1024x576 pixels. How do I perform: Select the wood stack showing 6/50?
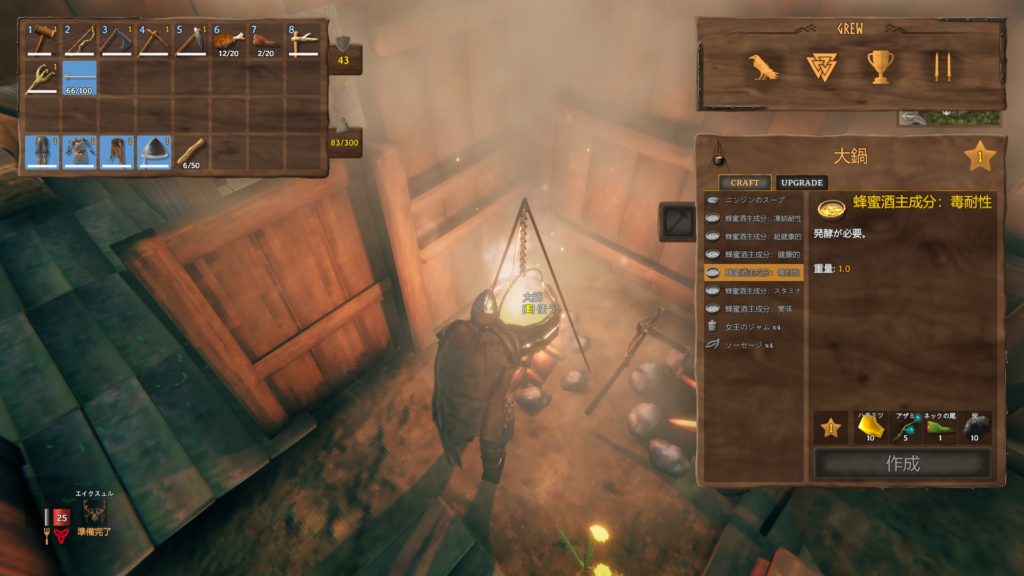192,152
